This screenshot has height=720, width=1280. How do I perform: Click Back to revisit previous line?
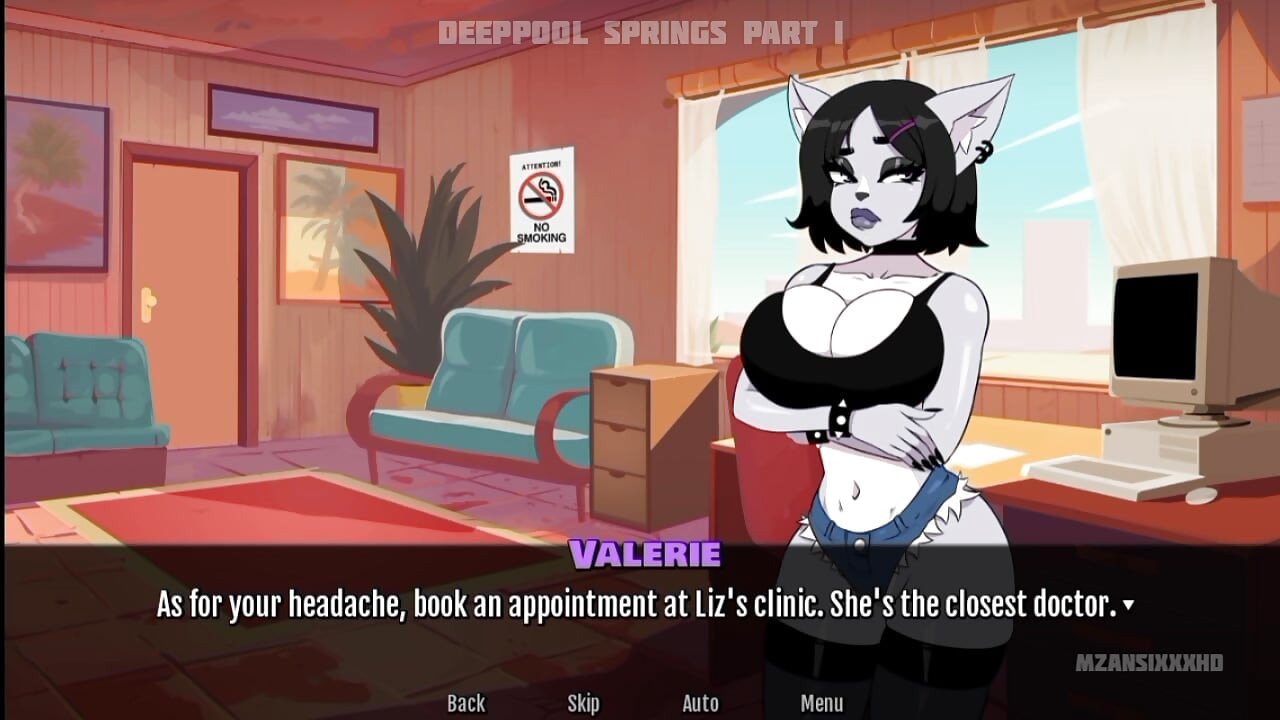point(466,703)
